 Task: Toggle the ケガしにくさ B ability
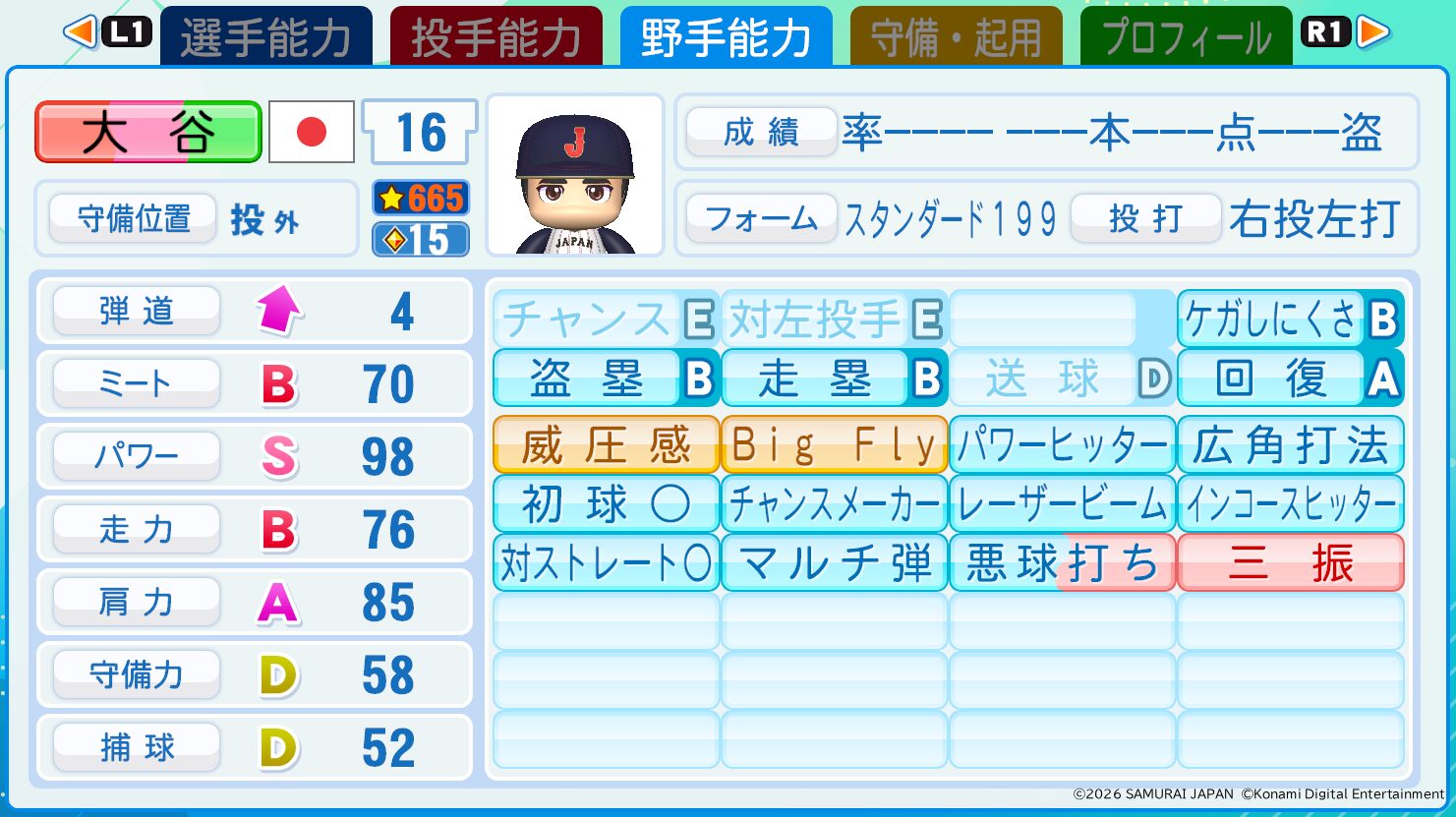point(1289,320)
